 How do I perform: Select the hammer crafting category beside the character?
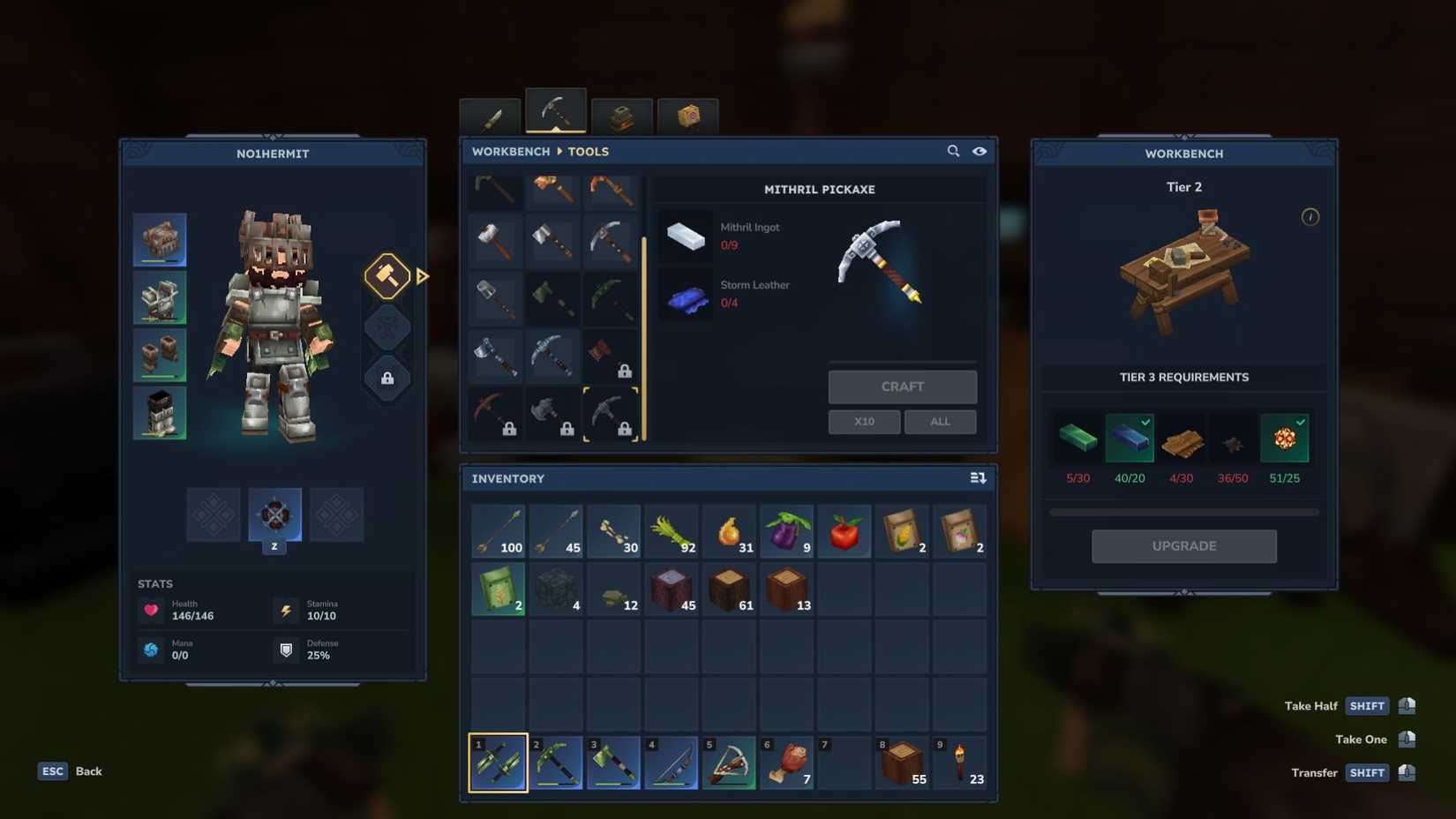[x=387, y=276]
